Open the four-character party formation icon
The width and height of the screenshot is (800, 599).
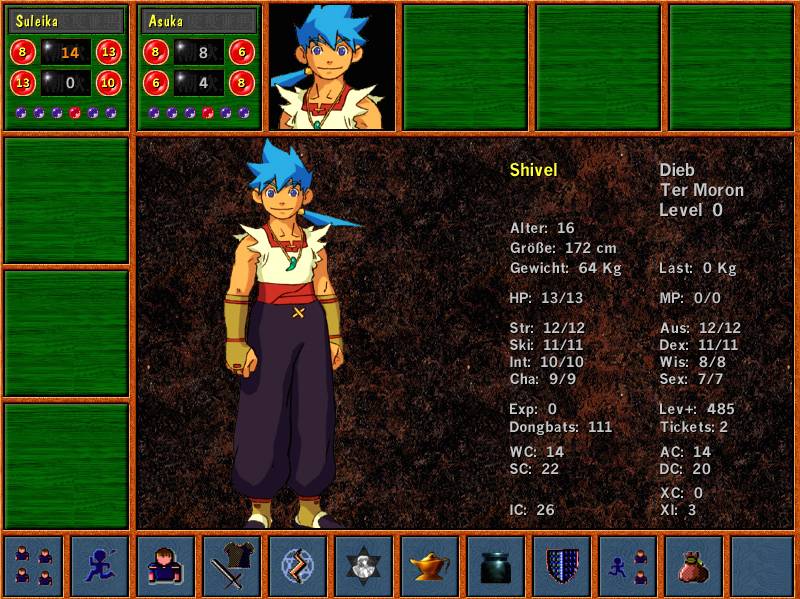pyautogui.click(x=33, y=566)
